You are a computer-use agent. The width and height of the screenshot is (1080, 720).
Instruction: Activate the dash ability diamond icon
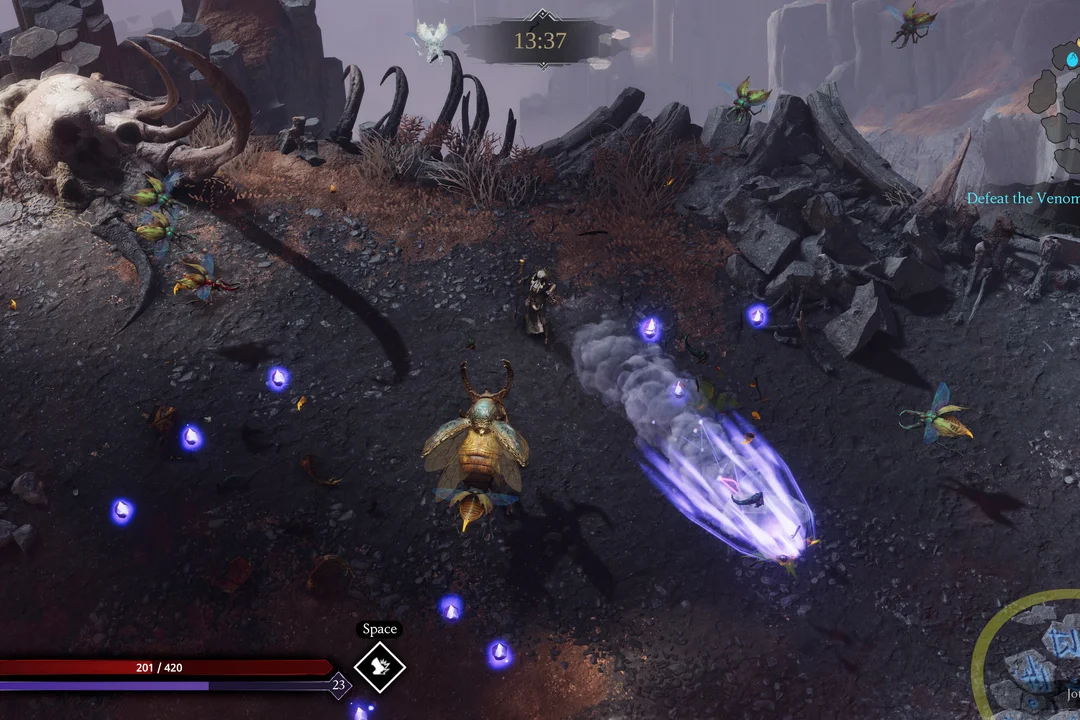click(379, 667)
